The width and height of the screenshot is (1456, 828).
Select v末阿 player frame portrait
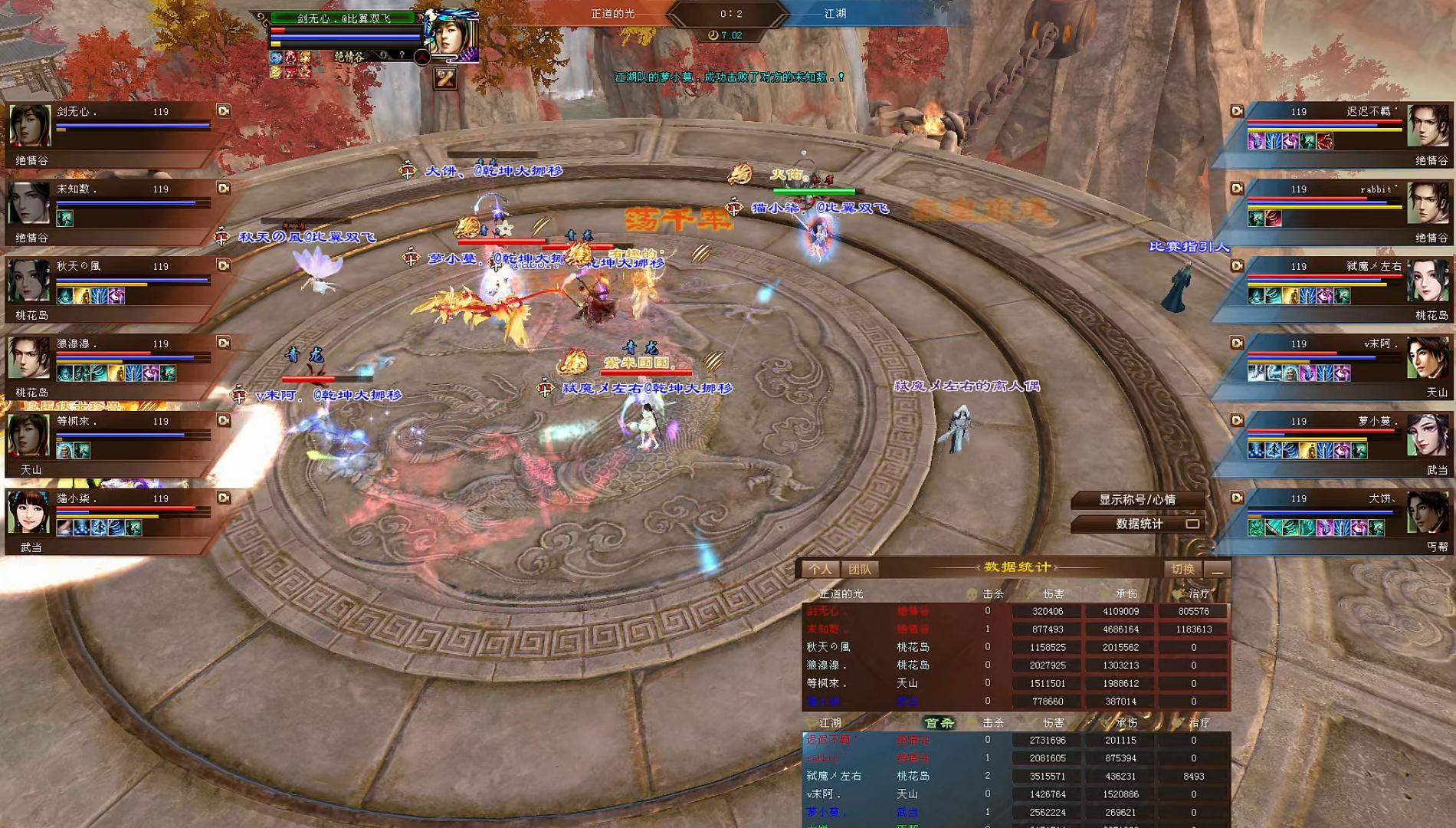1428,358
